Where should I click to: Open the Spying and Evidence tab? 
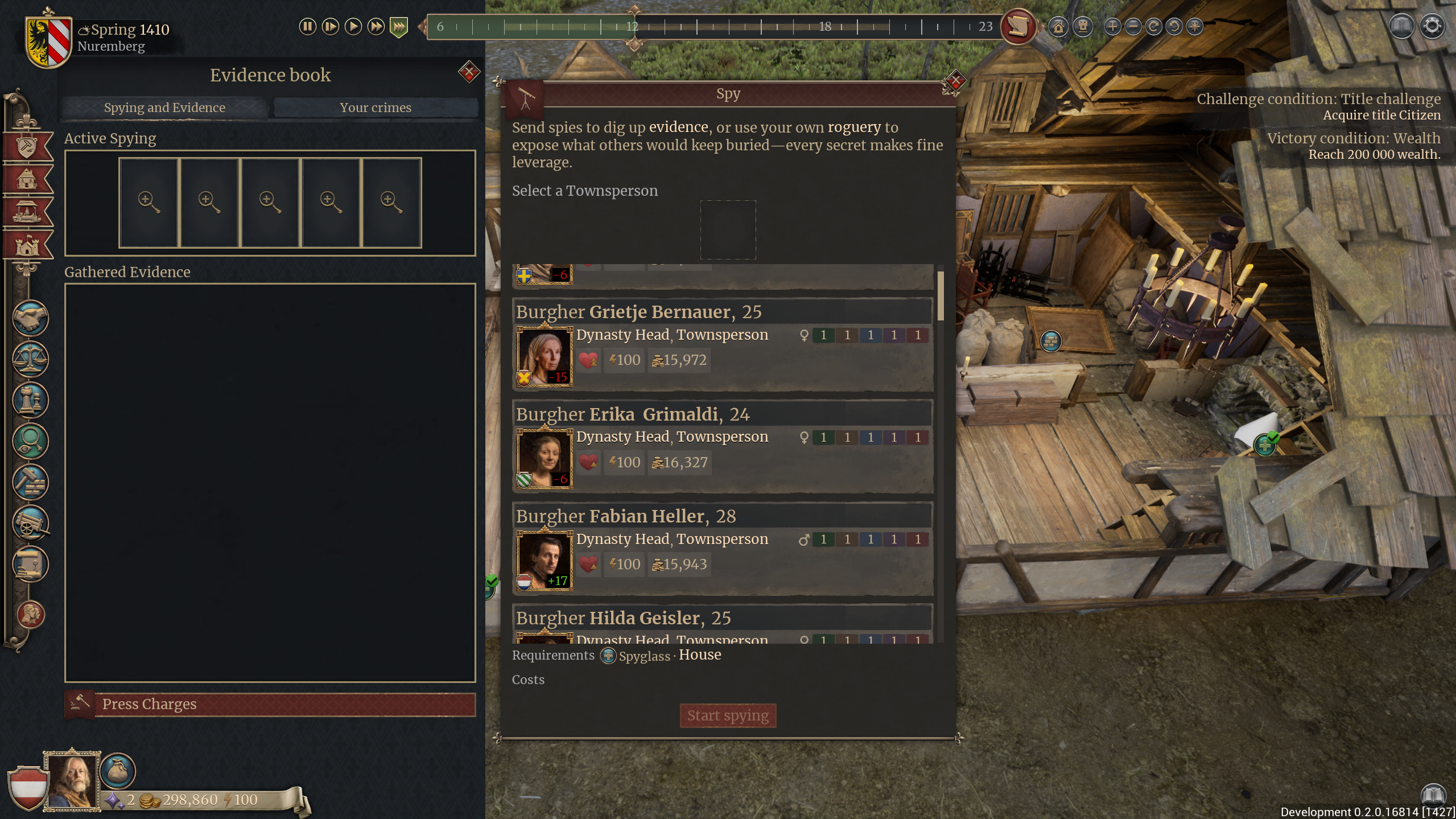coord(164,107)
